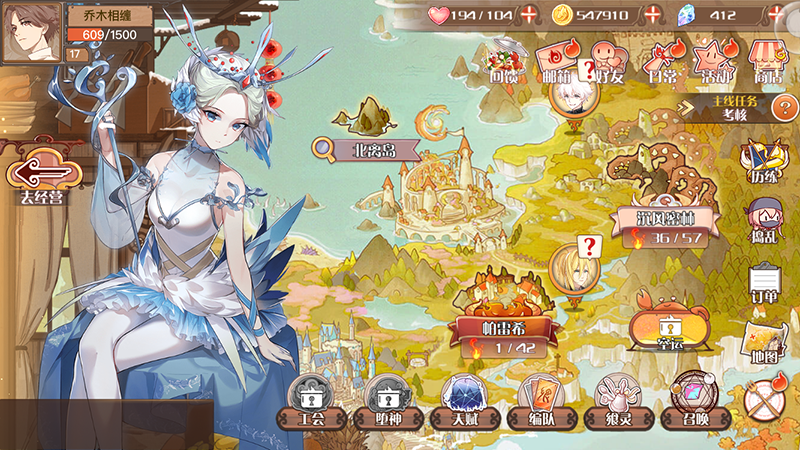Click the orange question mark help button
The width and height of the screenshot is (800, 450).
[787, 108]
